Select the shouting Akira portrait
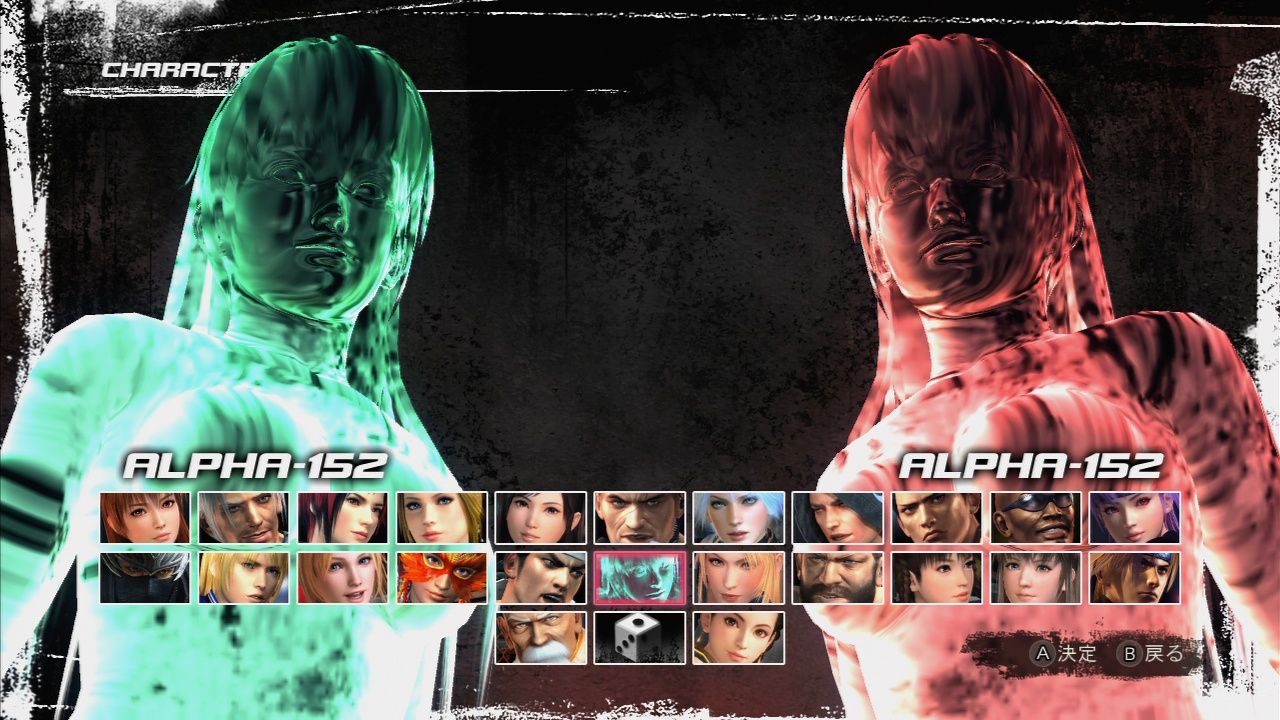The image size is (1280, 720). tap(541, 578)
